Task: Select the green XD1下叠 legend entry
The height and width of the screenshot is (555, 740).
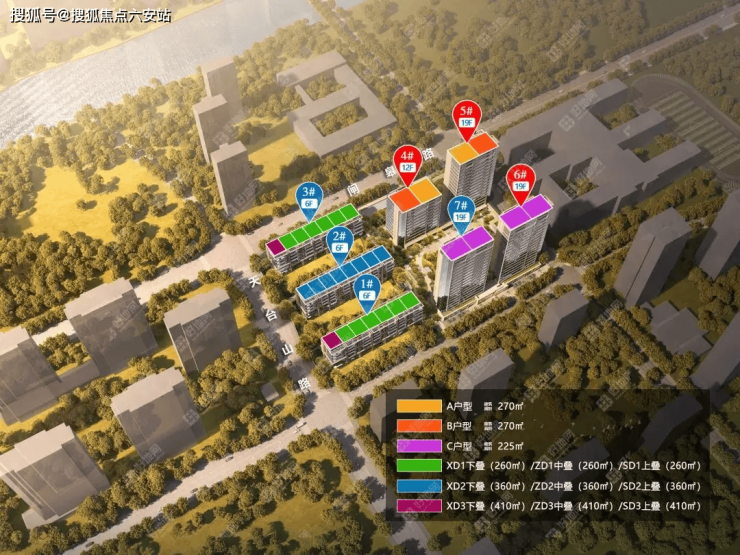Action: tap(419, 465)
